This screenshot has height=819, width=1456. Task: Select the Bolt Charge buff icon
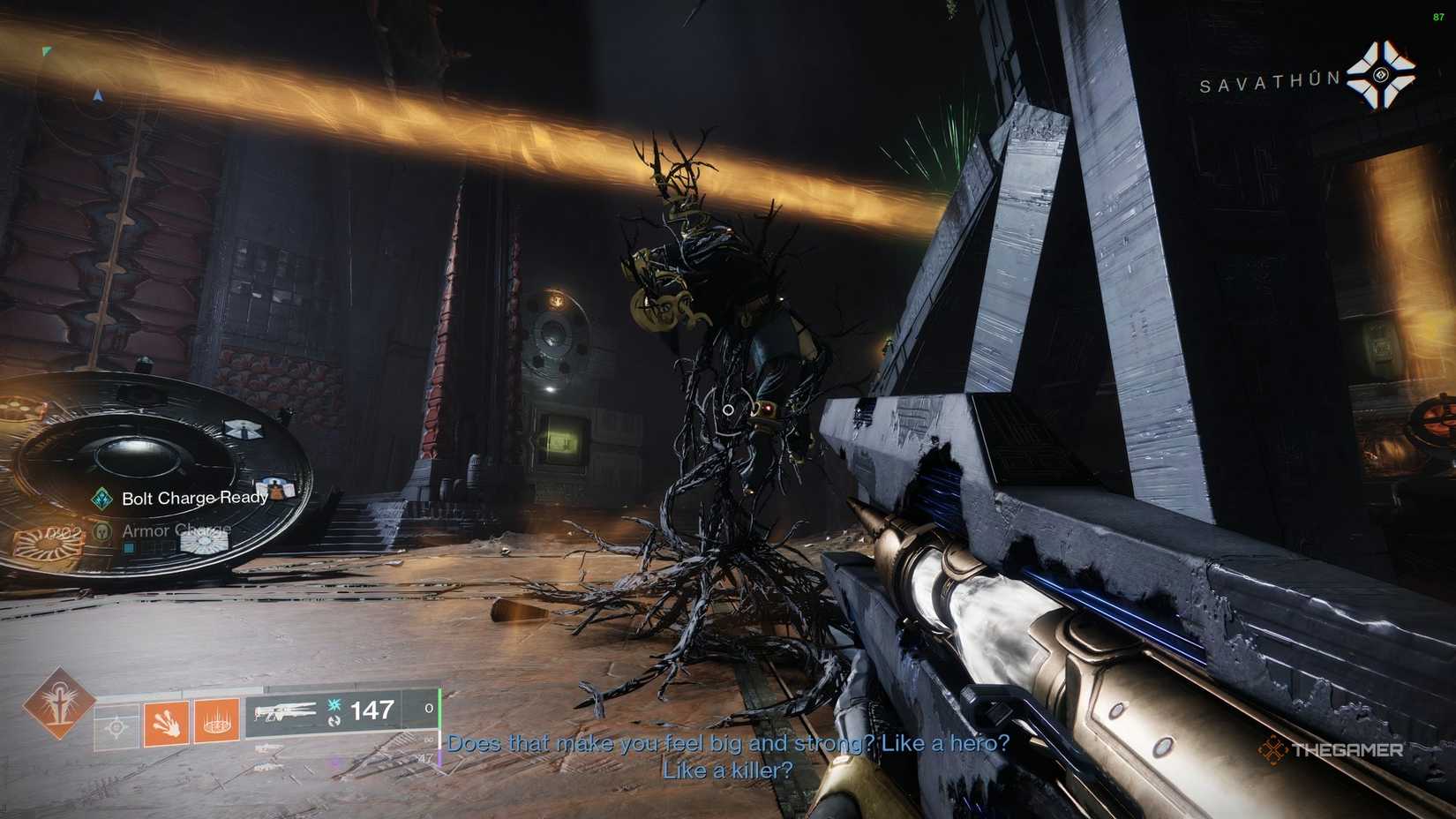click(x=101, y=498)
